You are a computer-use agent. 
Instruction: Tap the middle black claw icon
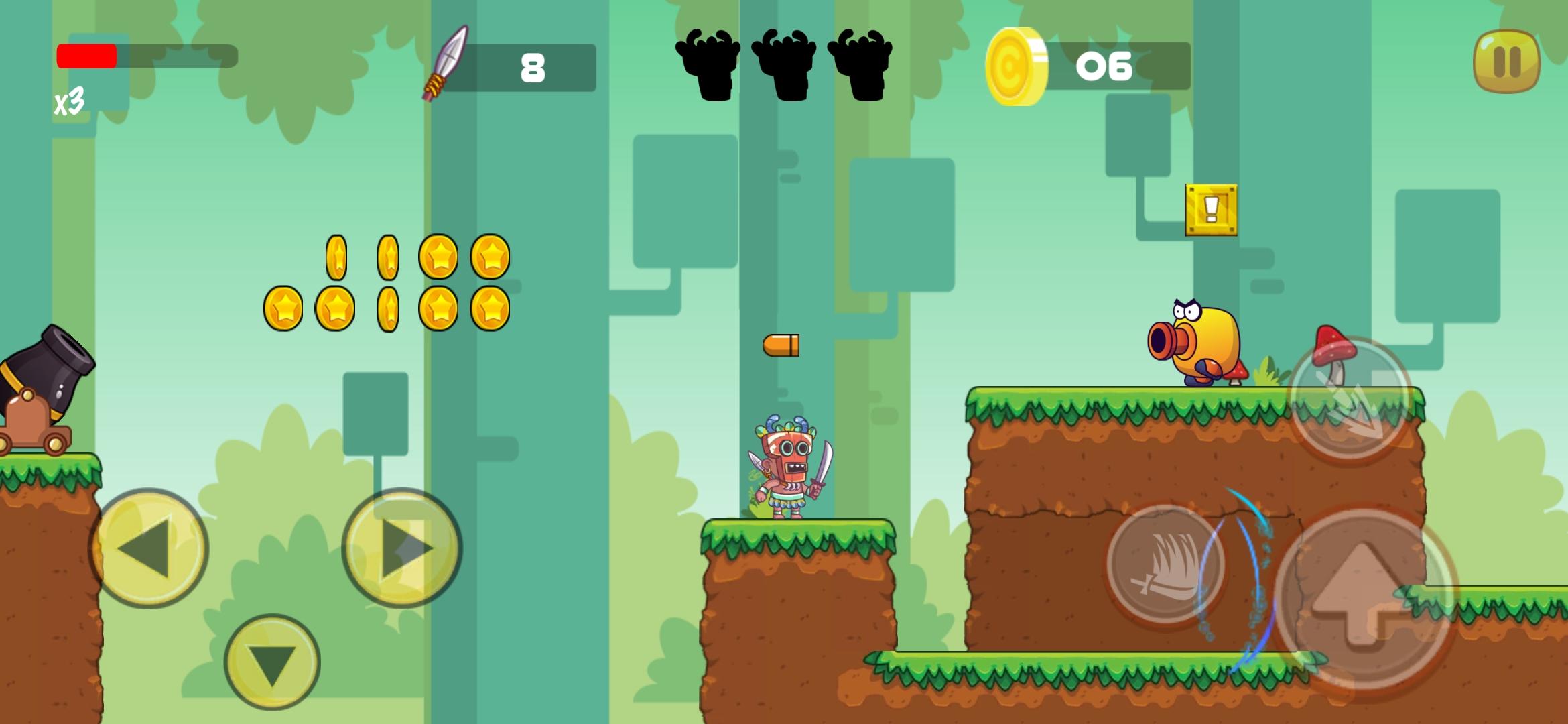coord(784,64)
